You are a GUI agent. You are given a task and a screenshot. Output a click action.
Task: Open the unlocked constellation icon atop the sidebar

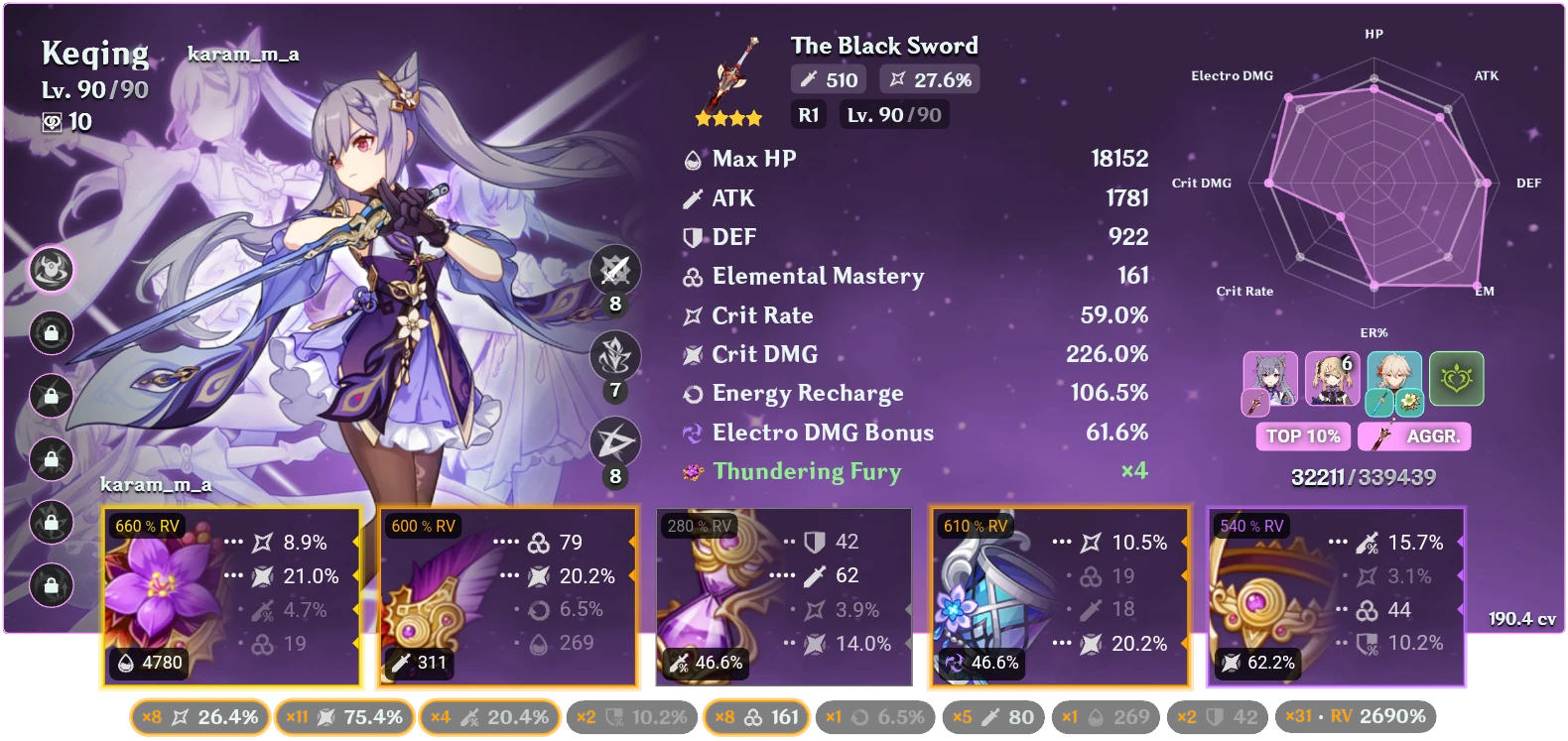click(52, 271)
